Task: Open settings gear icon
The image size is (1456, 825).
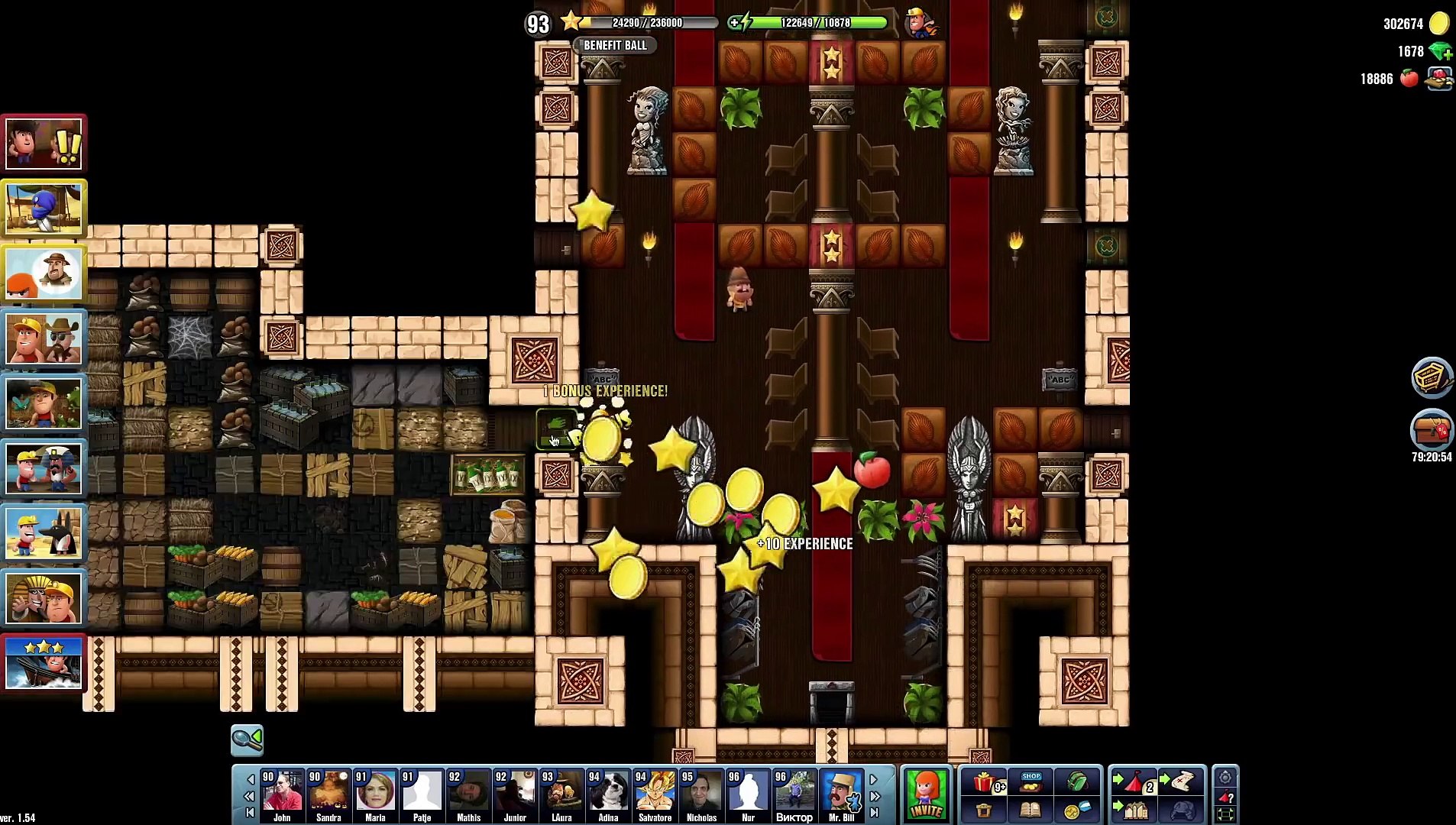Action: point(1225,778)
